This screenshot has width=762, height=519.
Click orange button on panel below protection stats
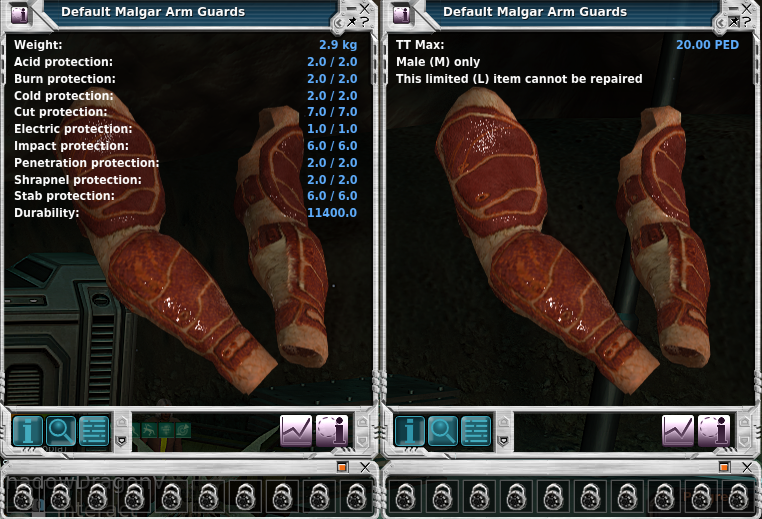(x=341, y=466)
